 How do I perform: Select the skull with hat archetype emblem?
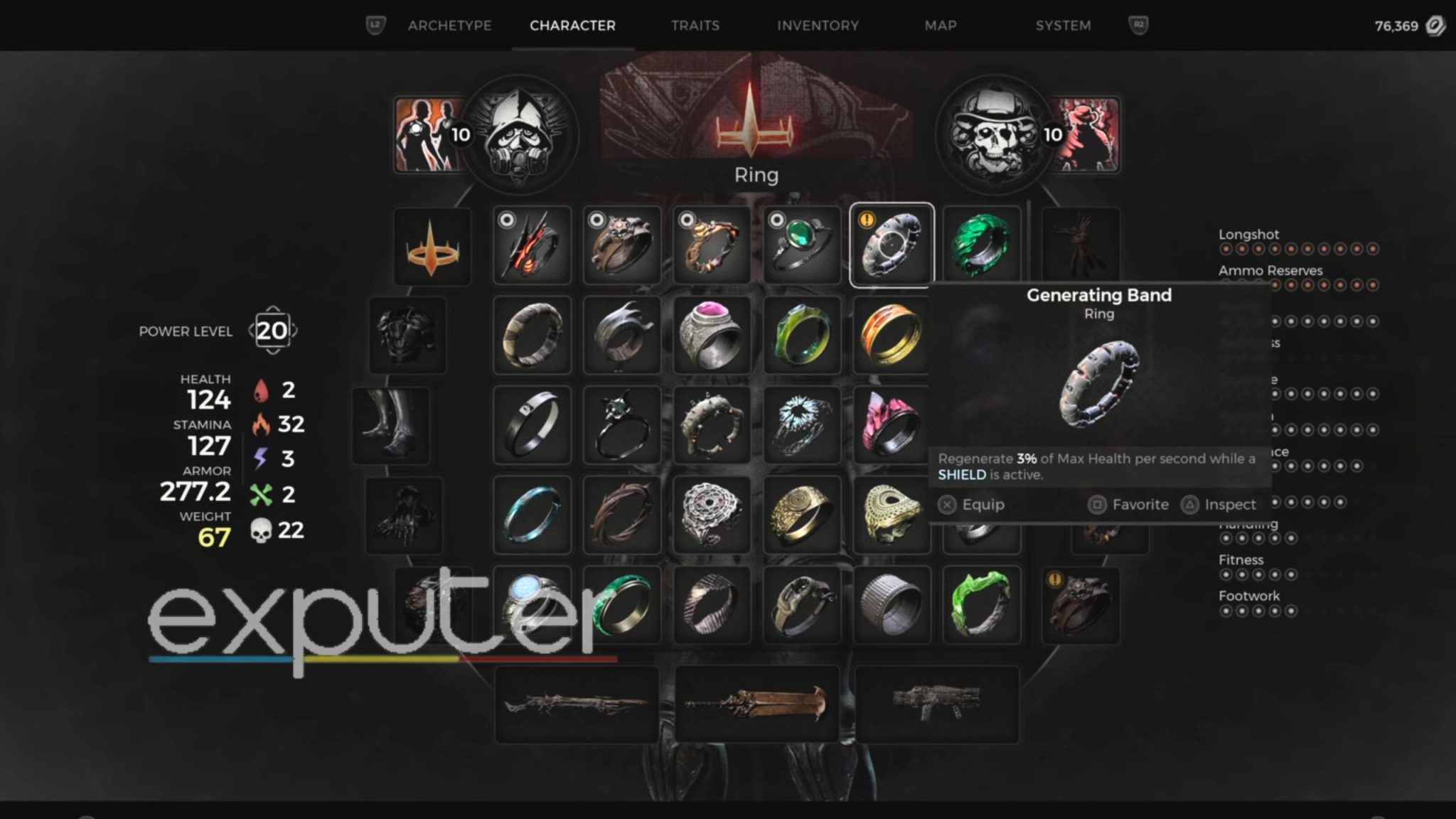click(994, 135)
